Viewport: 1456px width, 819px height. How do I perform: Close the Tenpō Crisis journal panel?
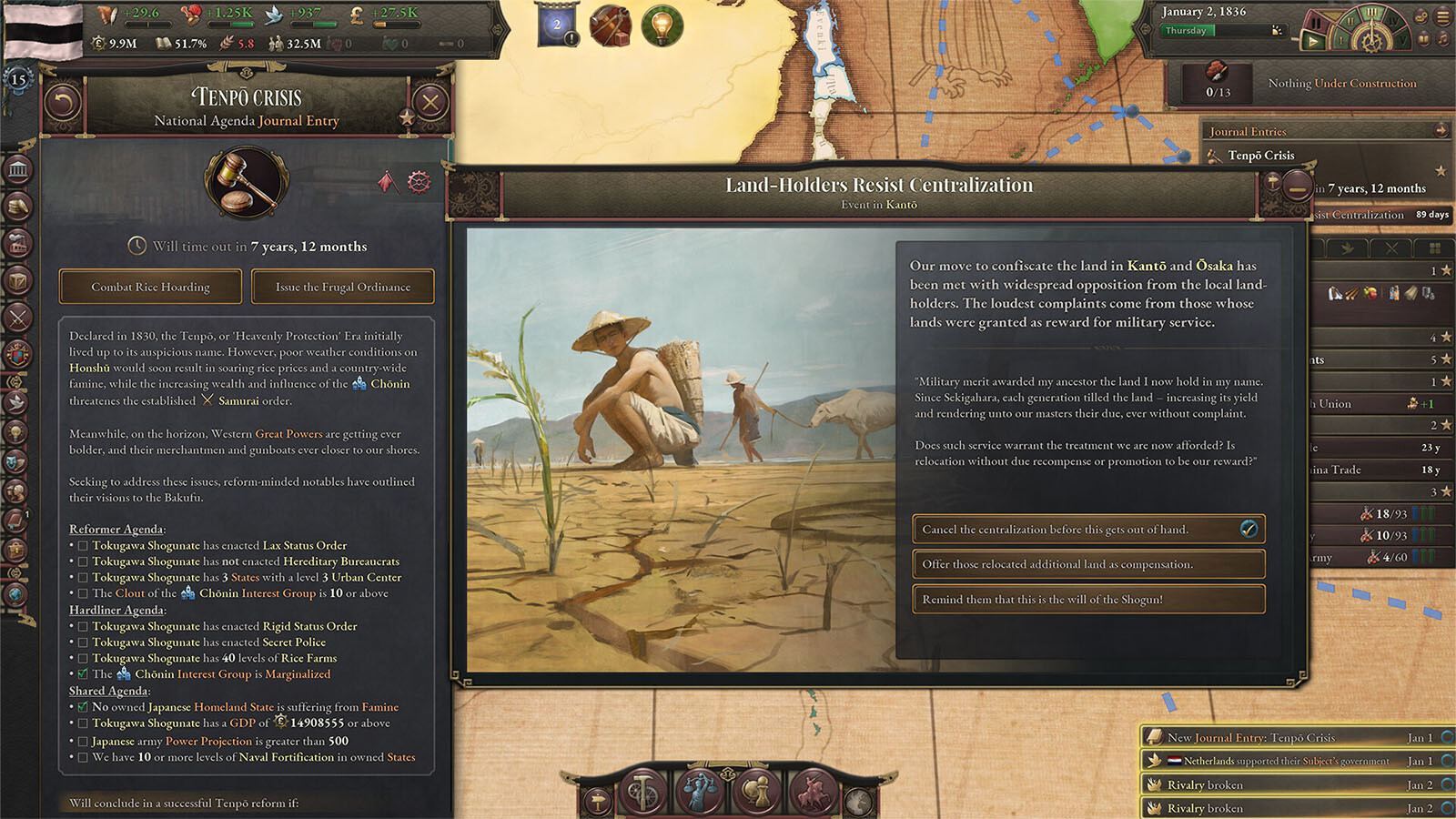[x=430, y=103]
